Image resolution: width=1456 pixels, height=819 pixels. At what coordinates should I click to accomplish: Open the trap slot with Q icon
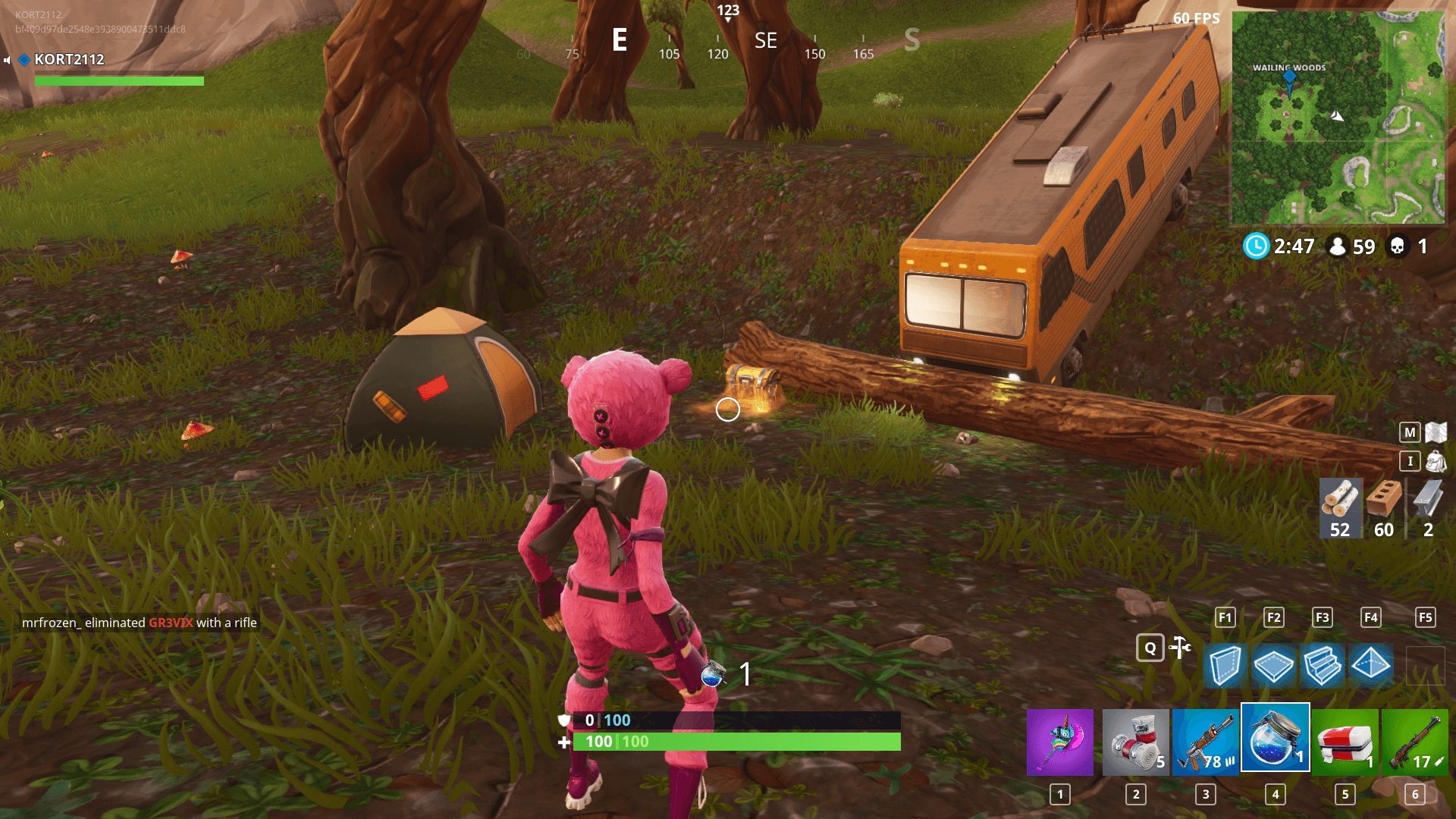pyautogui.click(x=1151, y=649)
